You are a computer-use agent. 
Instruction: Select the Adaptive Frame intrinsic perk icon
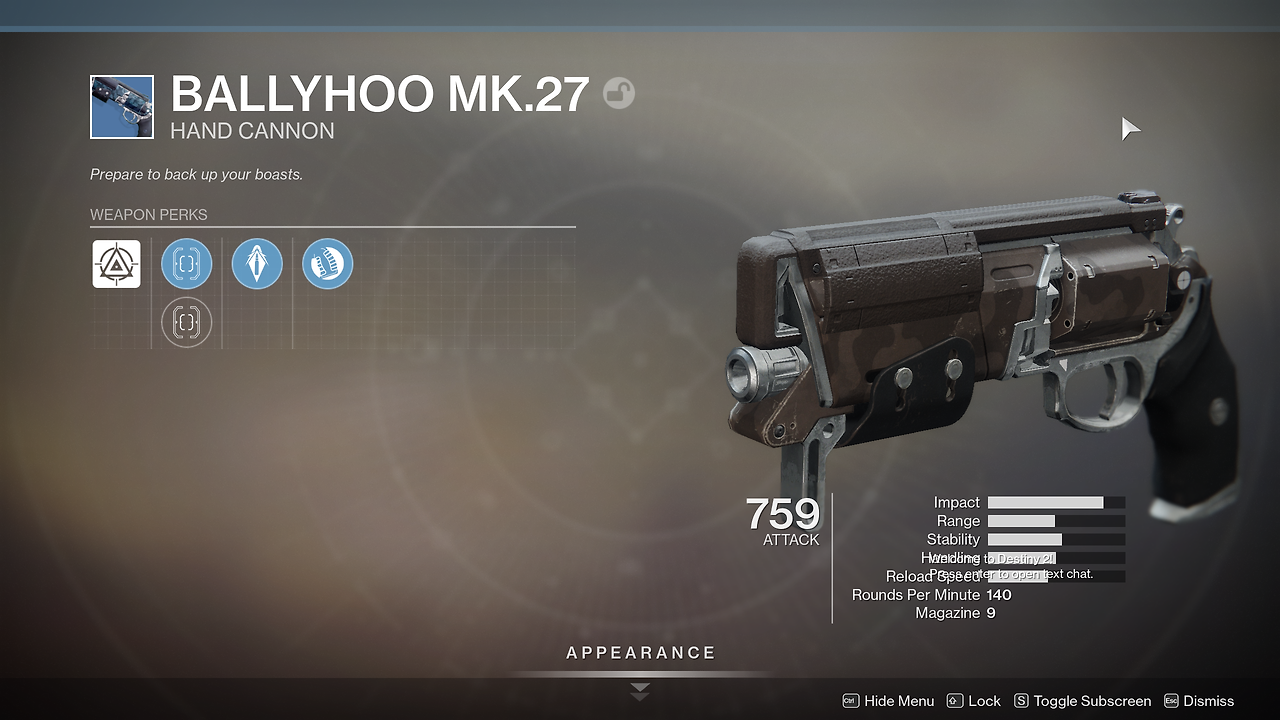tap(116, 264)
